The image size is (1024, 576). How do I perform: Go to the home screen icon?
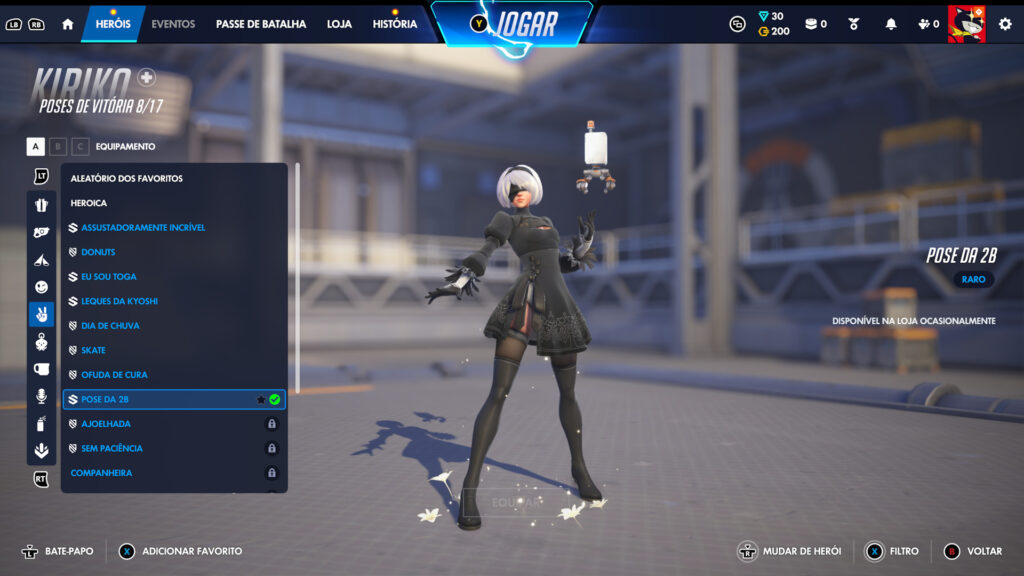68,24
